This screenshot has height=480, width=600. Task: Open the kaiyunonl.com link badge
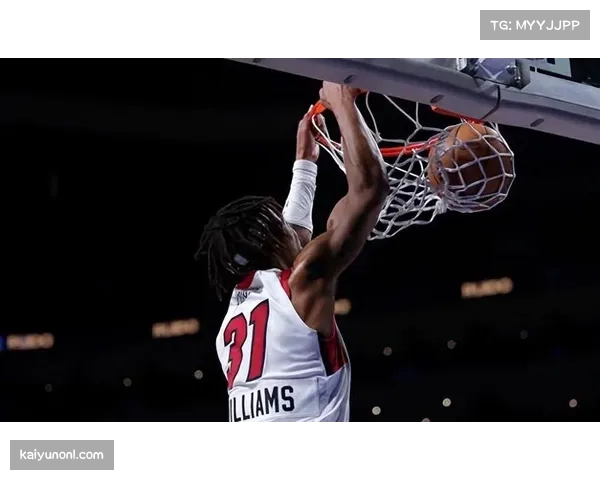[x=63, y=455]
